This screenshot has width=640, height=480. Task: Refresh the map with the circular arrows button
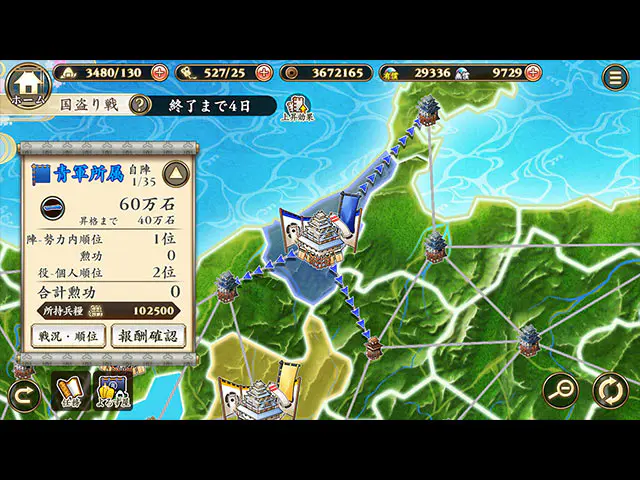[610, 390]
